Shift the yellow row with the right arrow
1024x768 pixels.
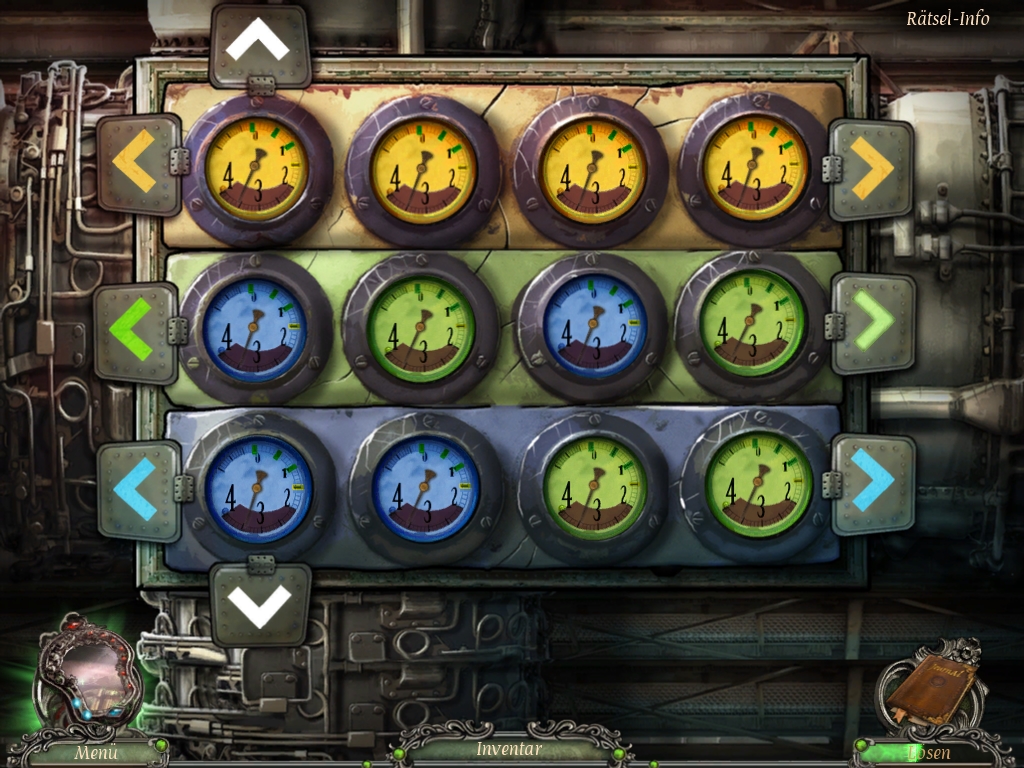[872, 170]
